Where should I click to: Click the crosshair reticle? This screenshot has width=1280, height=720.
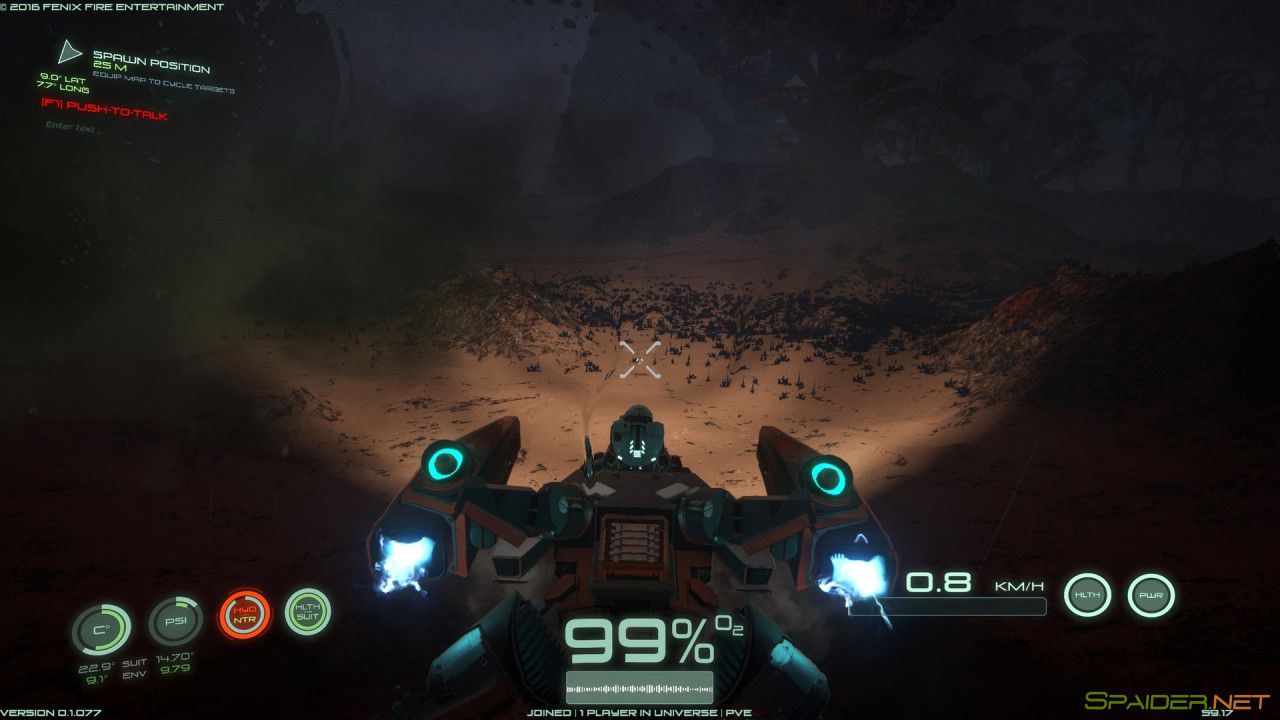click(641, 358)
